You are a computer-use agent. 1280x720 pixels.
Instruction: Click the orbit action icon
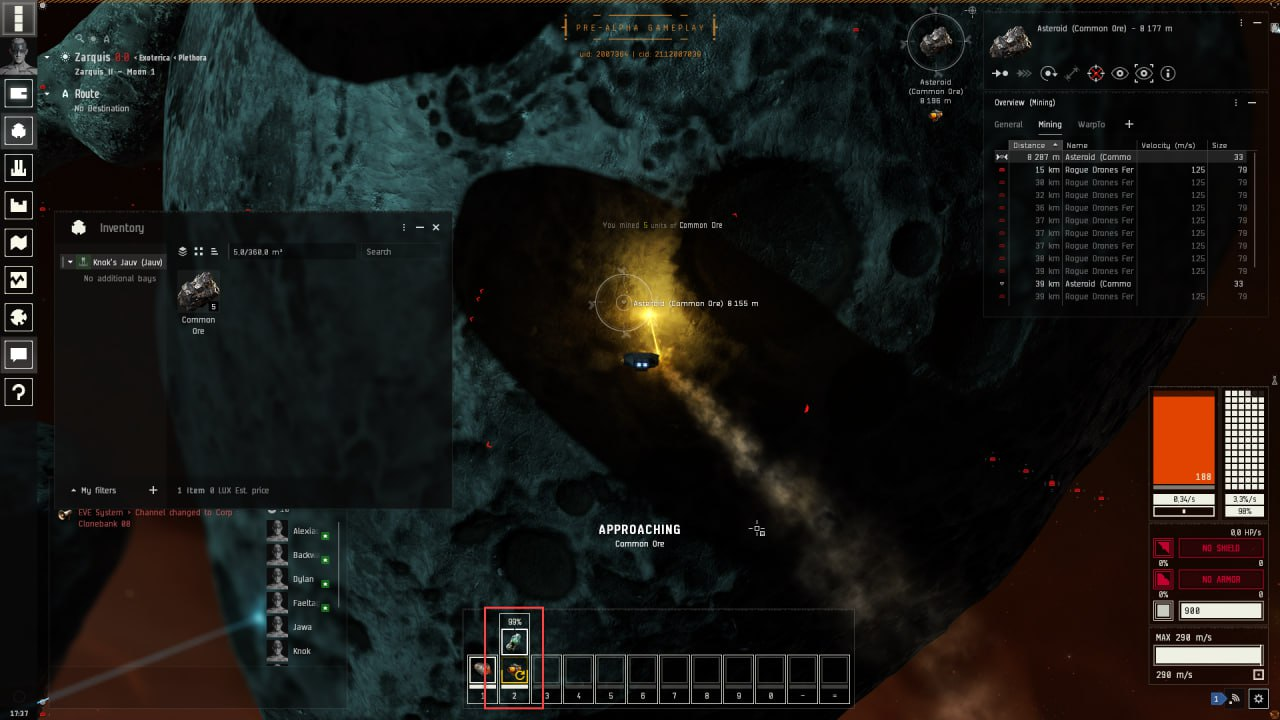click(1048, 73)
